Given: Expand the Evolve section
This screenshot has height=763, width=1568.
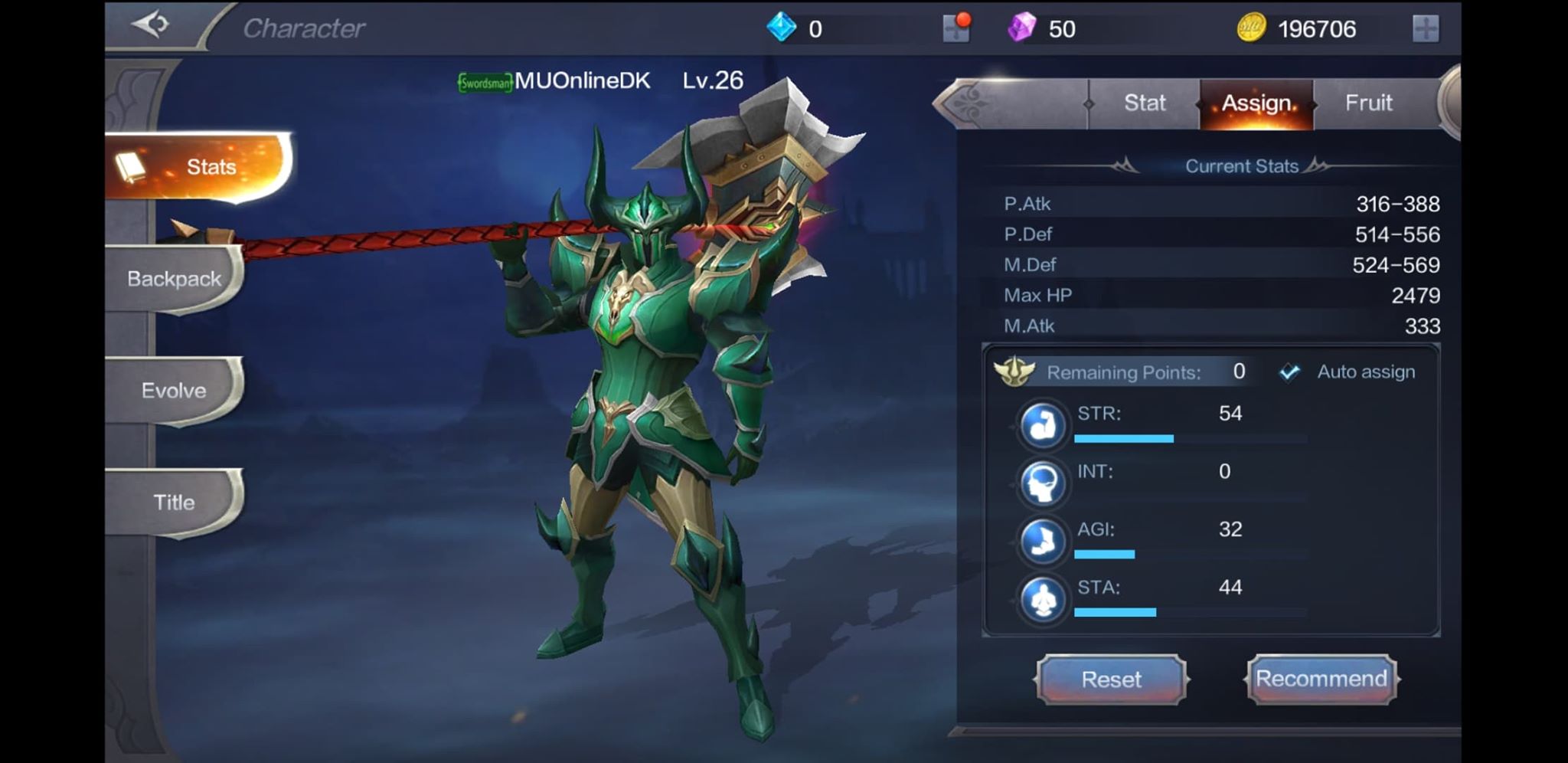Looking at the screenshot, I should coord(175,391).
